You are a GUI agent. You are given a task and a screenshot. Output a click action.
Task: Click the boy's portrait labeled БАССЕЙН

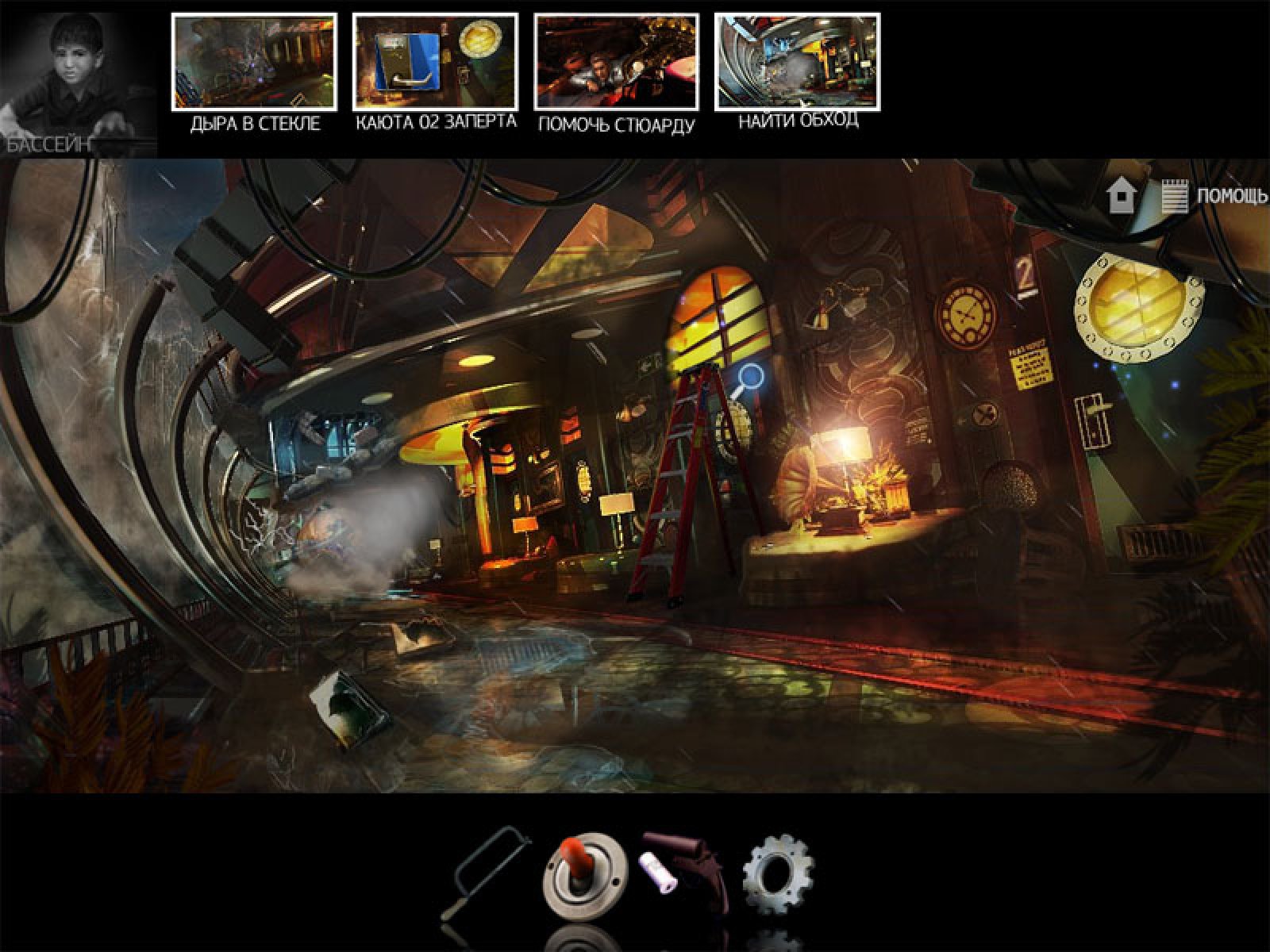pos(78,79)
